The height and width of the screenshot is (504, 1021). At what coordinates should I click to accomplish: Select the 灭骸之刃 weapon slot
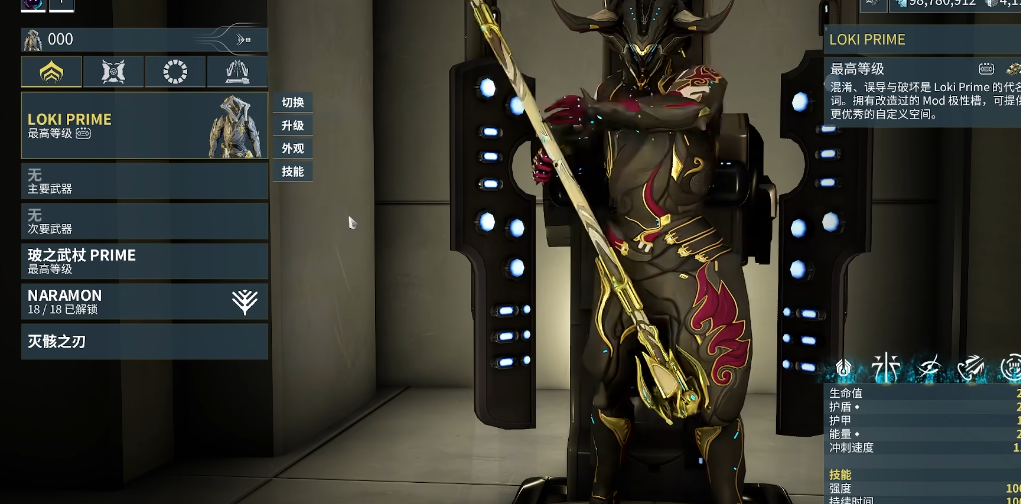pos(144,342)
